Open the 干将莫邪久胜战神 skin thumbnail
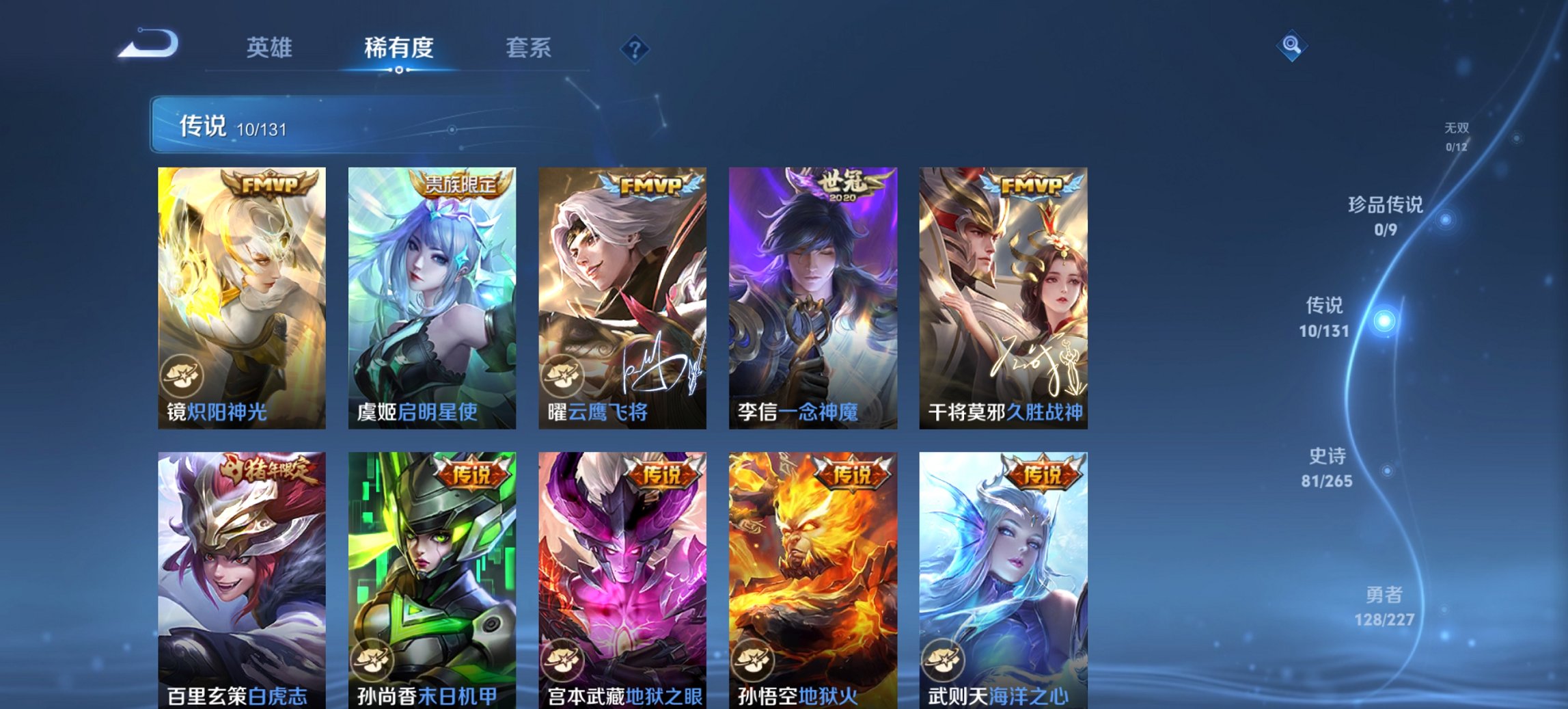Screen dimensions: 1568x709 pos(1004,294)
